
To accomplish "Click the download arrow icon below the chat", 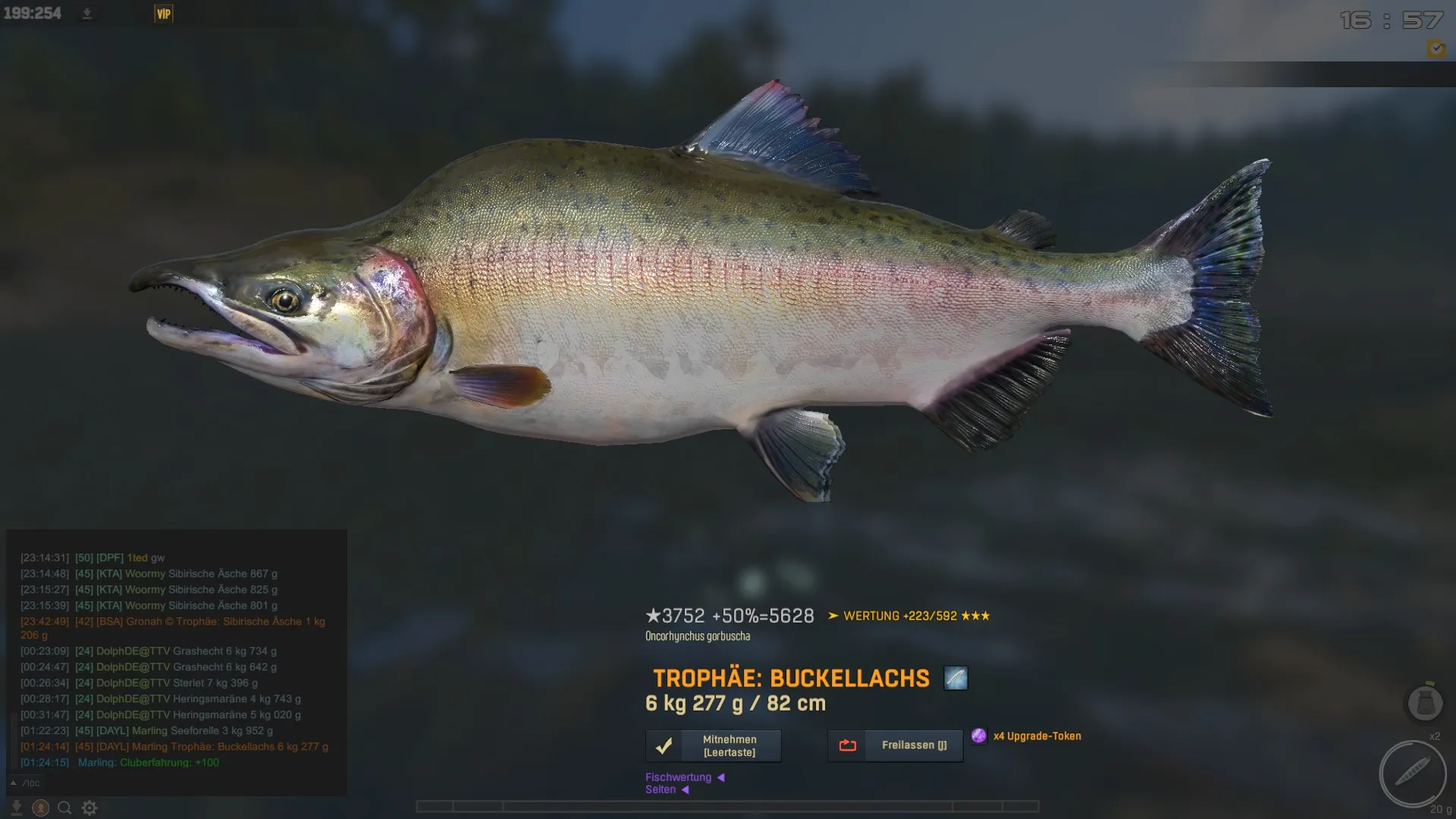I will tap(16, 808).
